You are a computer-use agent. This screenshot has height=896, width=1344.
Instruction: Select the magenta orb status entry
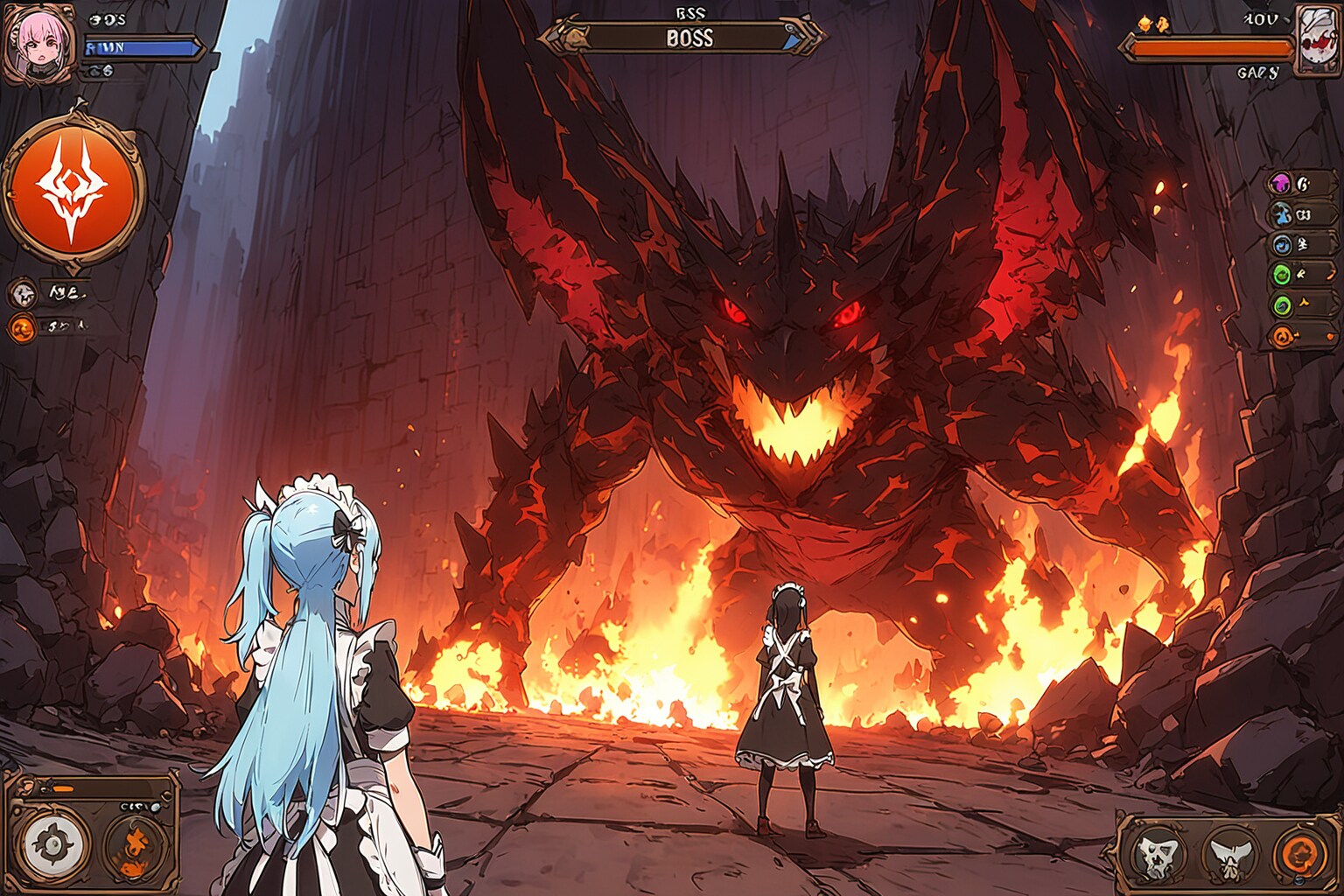1280,184
